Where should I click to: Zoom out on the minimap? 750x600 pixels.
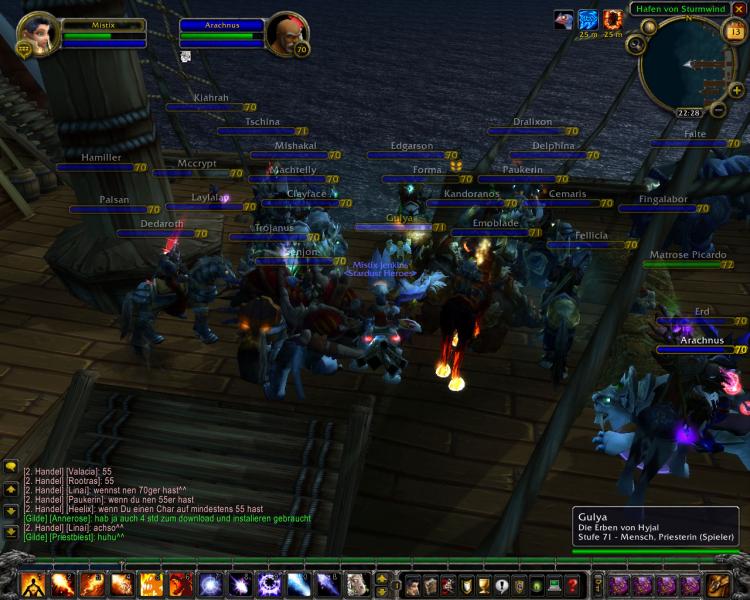click(718, 109)
